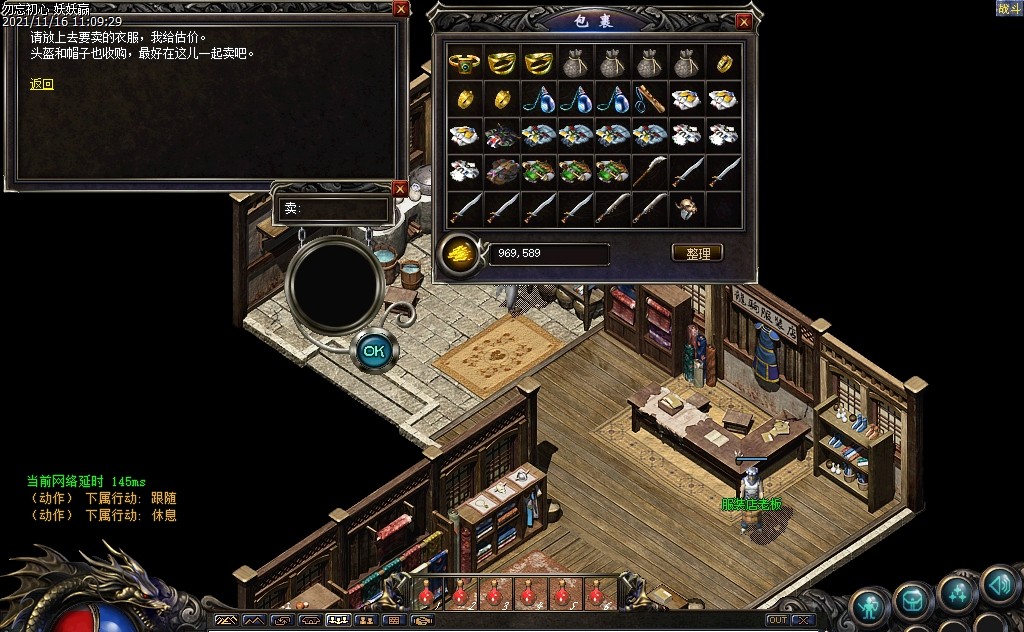Viewport: 1024px width, 632px height.
Task: Pick the flute necklace item
Action: pyautogui.click(x=651, y=98)
